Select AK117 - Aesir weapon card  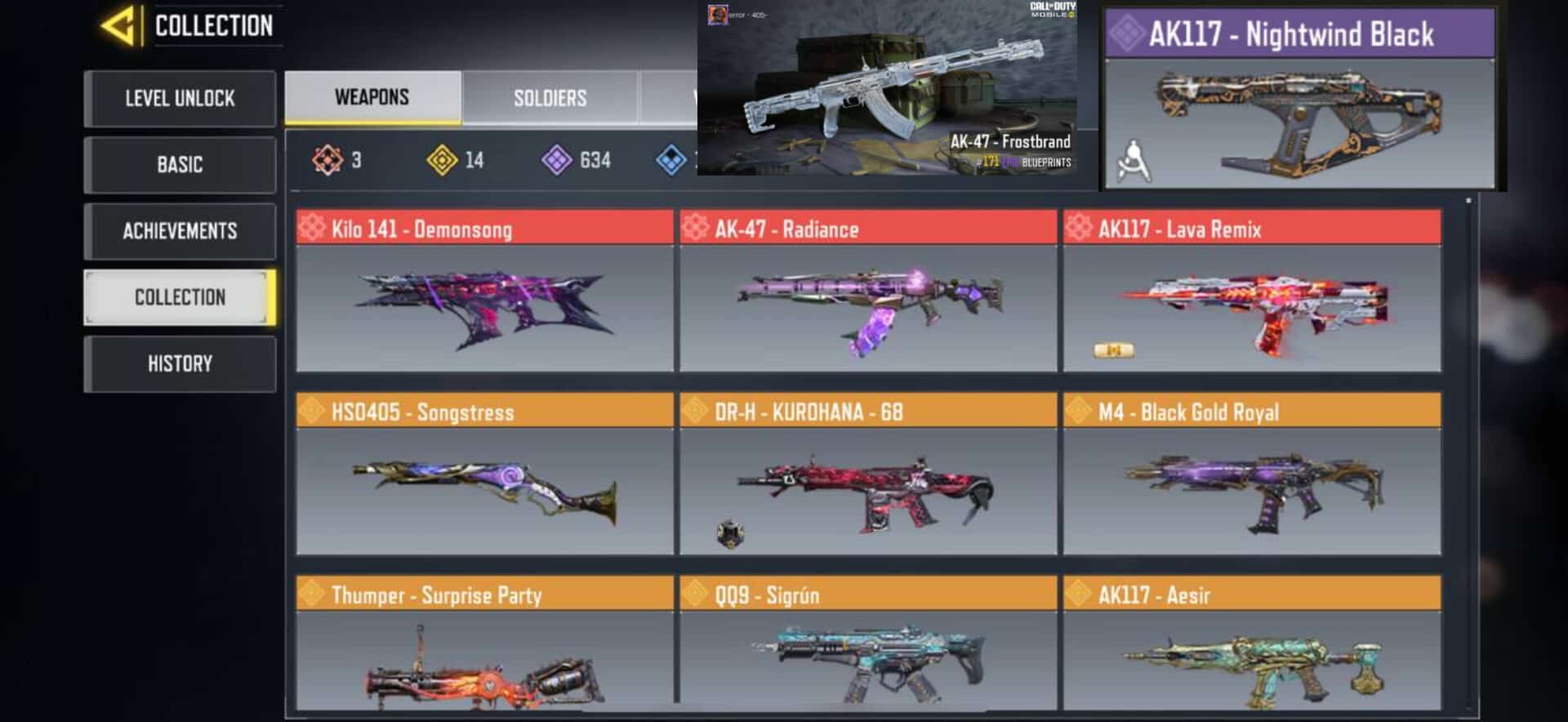pos(1252,645)
